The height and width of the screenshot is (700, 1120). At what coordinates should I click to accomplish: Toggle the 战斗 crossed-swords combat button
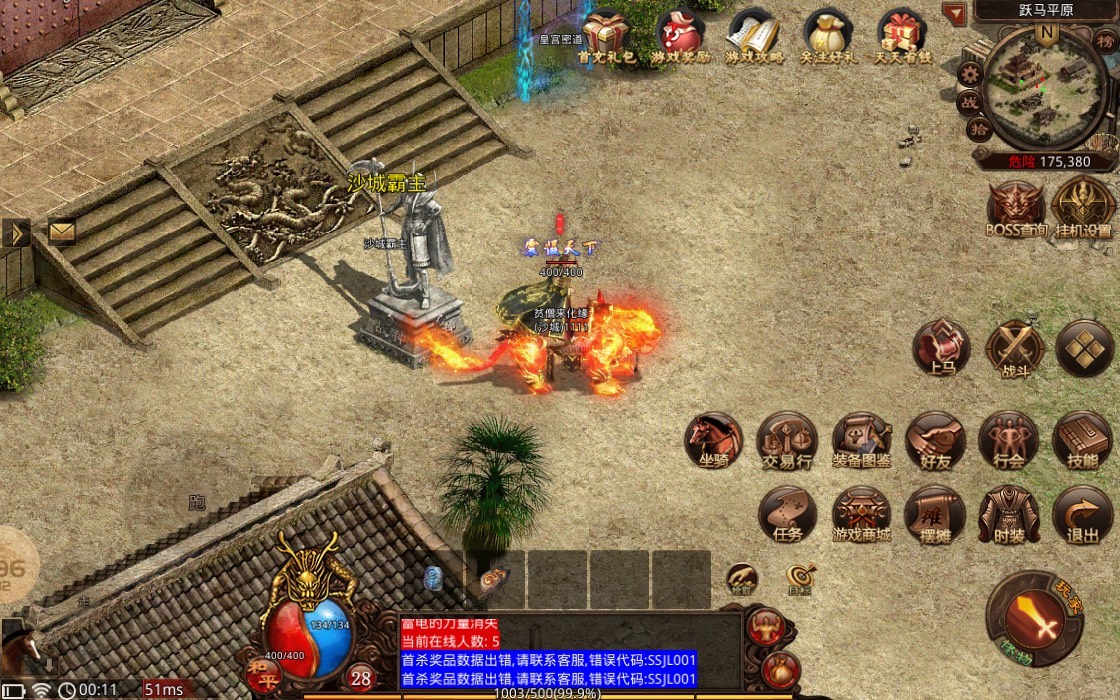[1014, 348]
